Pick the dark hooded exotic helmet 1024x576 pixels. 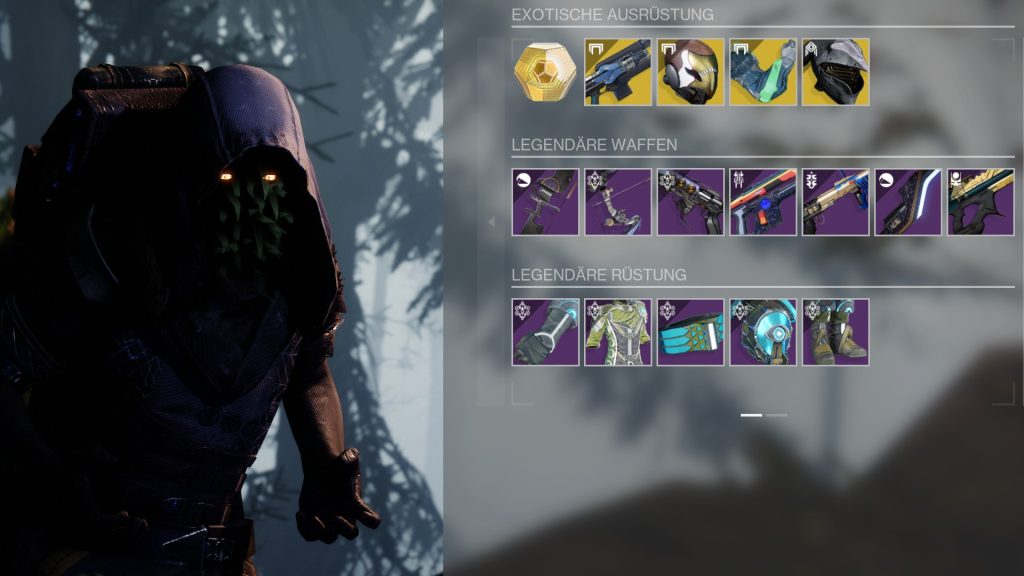pyautogui.click(x=836, y=72)
